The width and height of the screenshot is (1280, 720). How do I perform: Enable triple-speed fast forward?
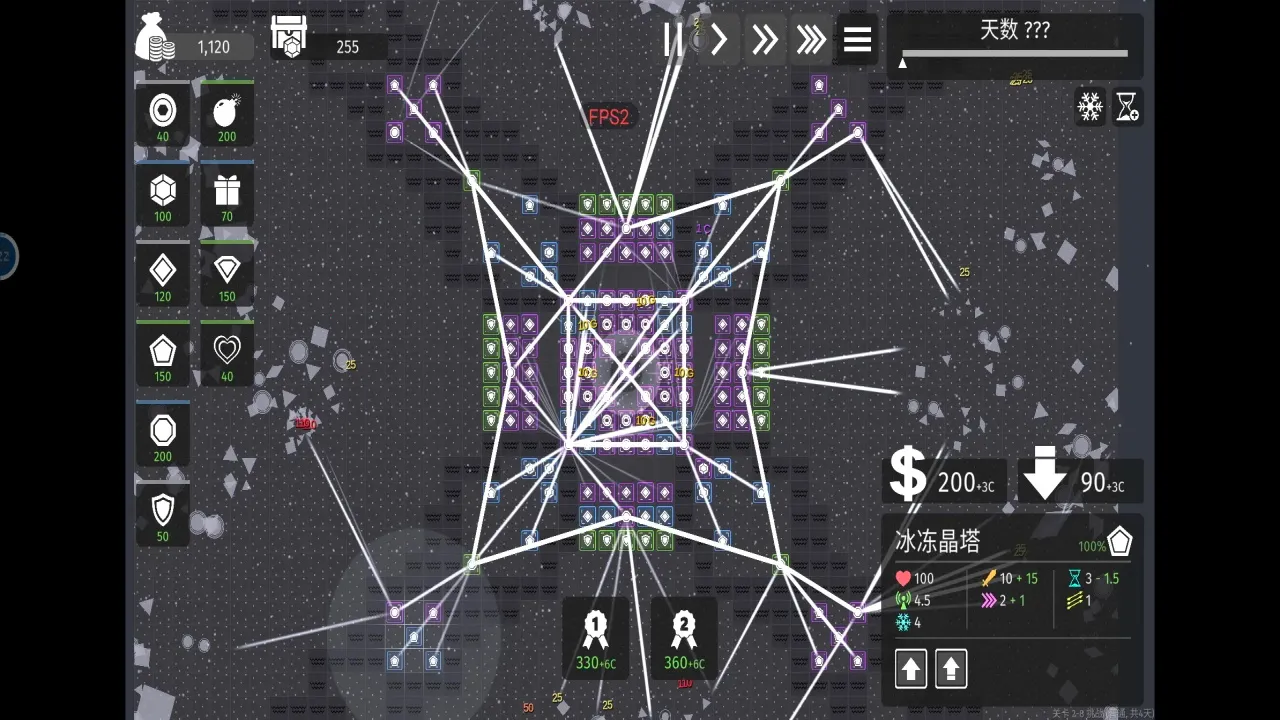click(810, 40)
